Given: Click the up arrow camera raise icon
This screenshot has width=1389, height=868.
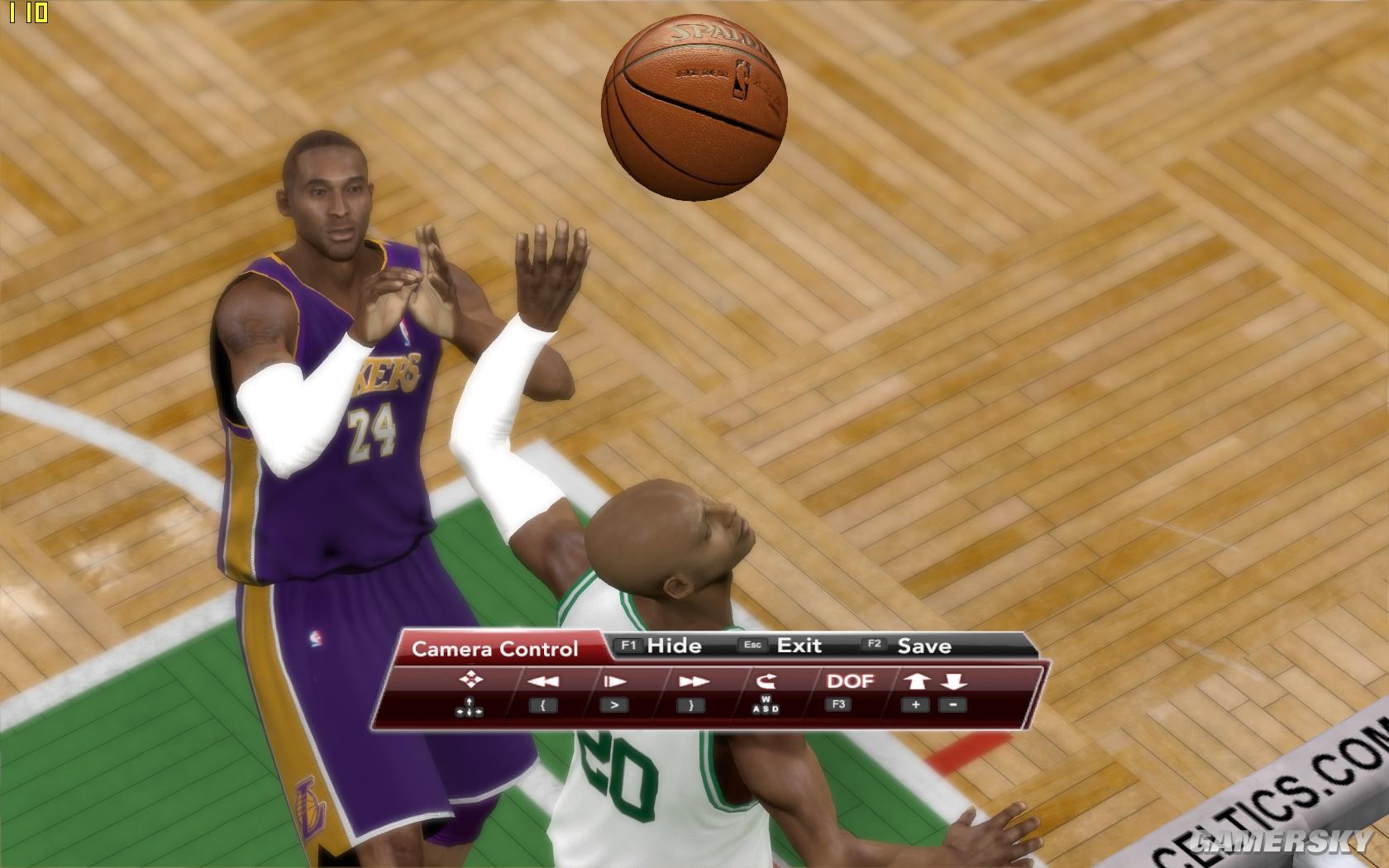Looking at the screenshot, I should (915, 682).
